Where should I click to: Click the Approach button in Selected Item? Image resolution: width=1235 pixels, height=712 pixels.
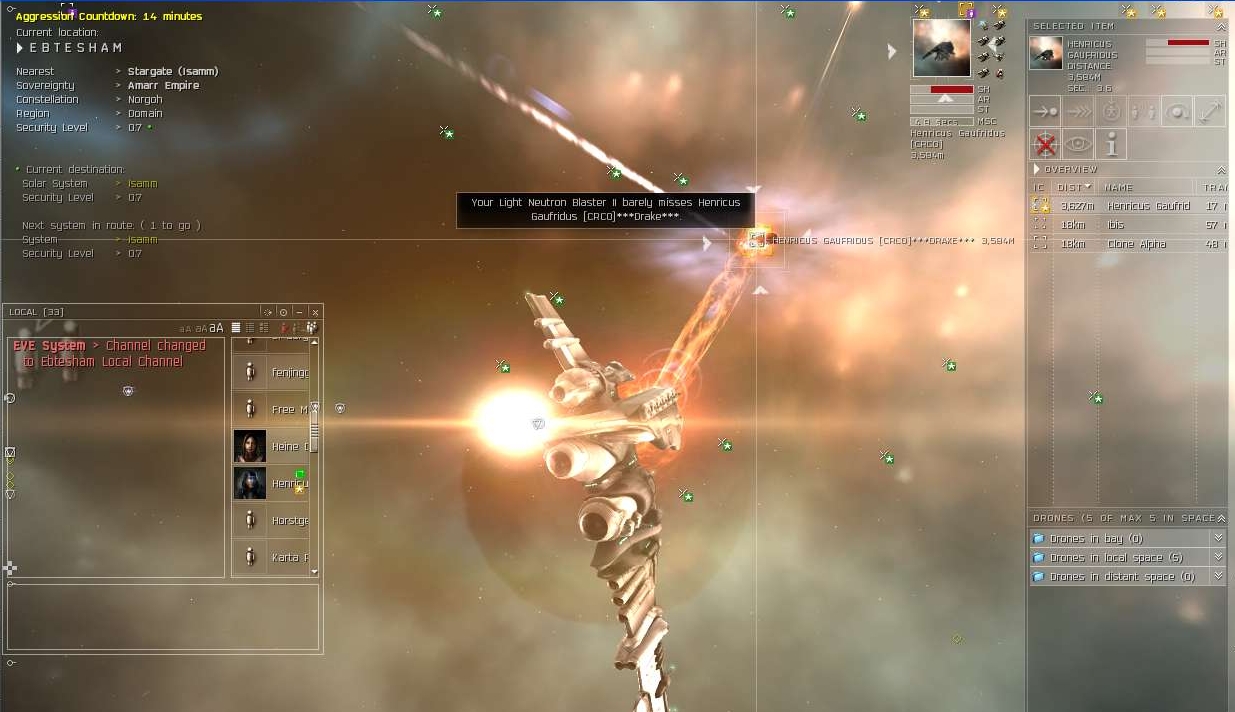click(1045, 112)
